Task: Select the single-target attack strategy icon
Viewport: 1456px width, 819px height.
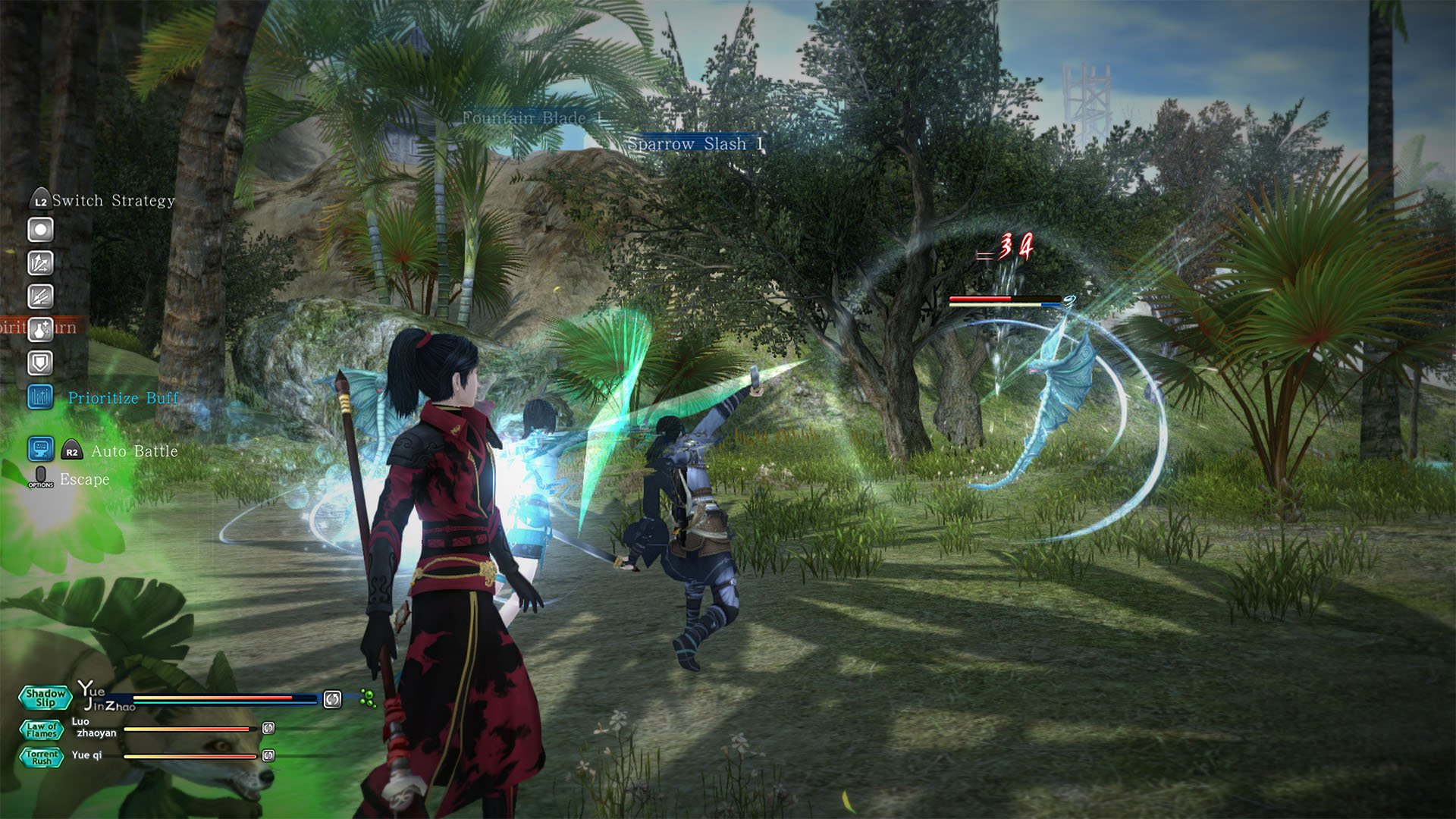Action: (40, 229)
